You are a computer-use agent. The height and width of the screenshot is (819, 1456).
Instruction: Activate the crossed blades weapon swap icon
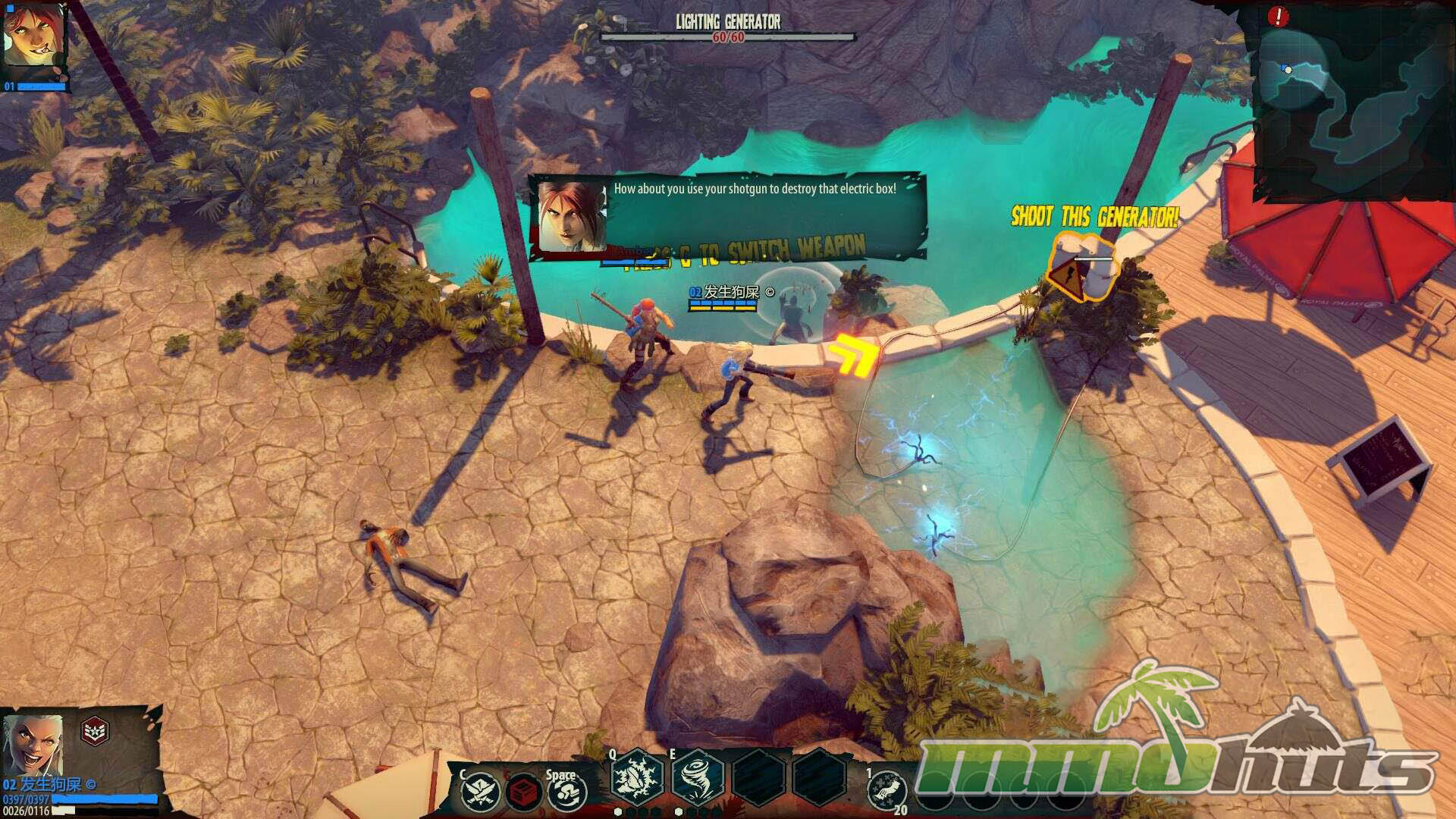click(481, 791)
